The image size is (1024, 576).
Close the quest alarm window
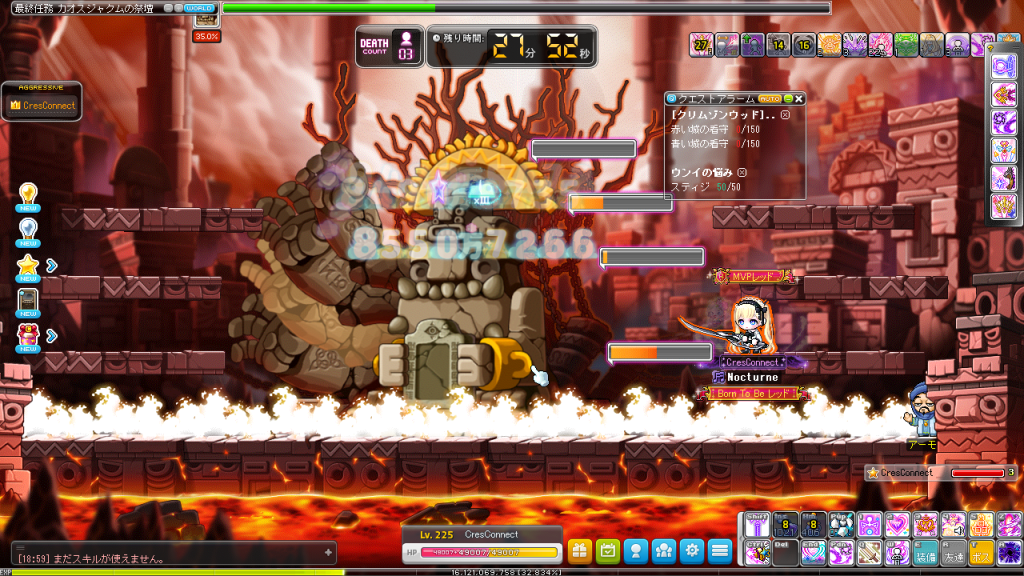[x=800, y=99]
